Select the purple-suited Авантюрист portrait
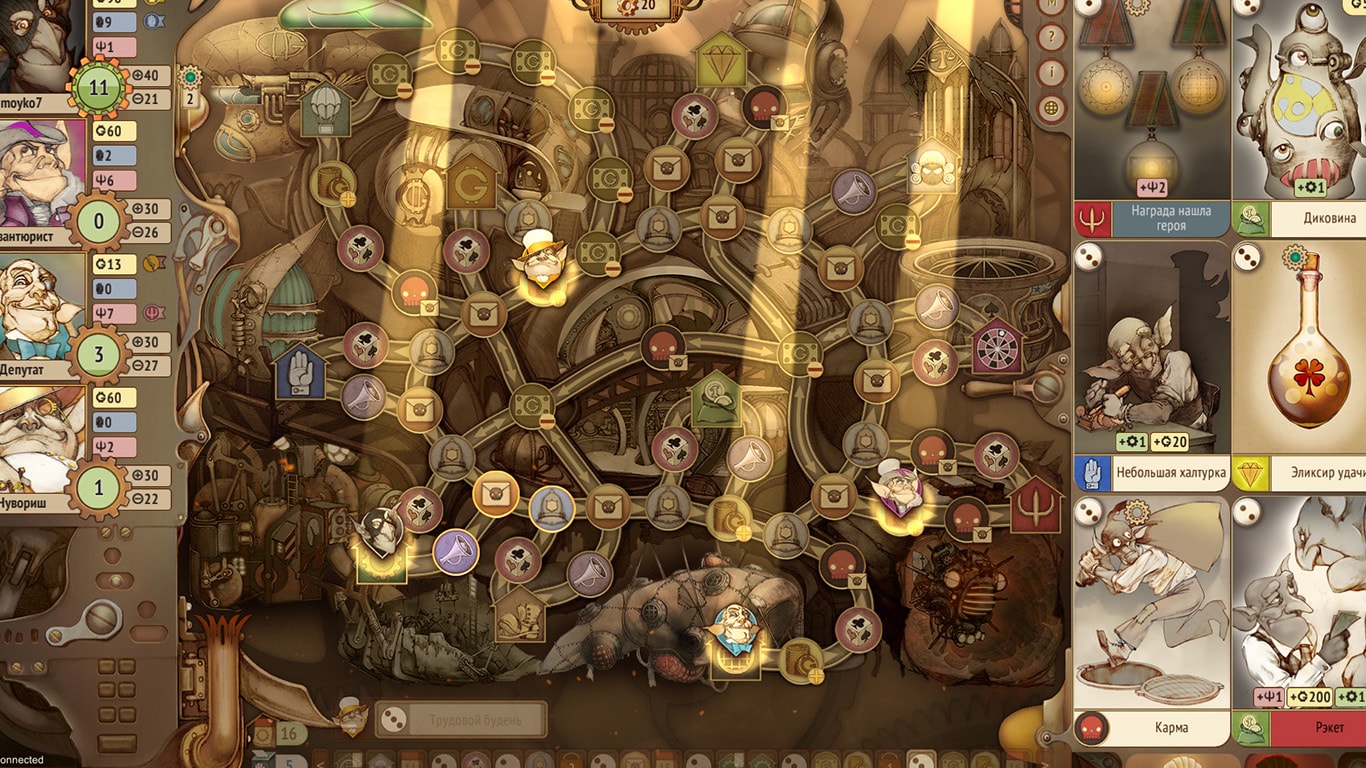1366x768 pixels. [x=42, y=175]
